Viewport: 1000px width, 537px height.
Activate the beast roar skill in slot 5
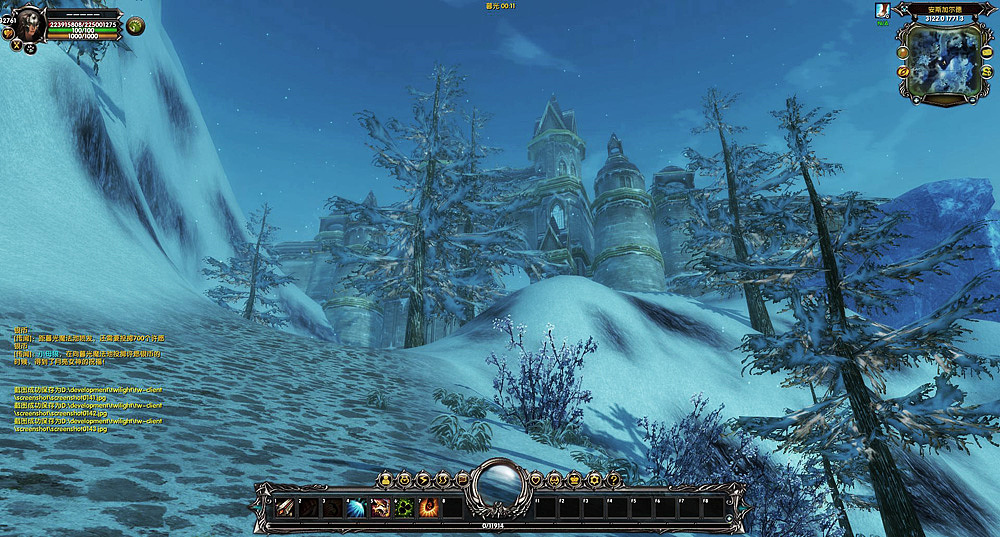pos(381,508)
